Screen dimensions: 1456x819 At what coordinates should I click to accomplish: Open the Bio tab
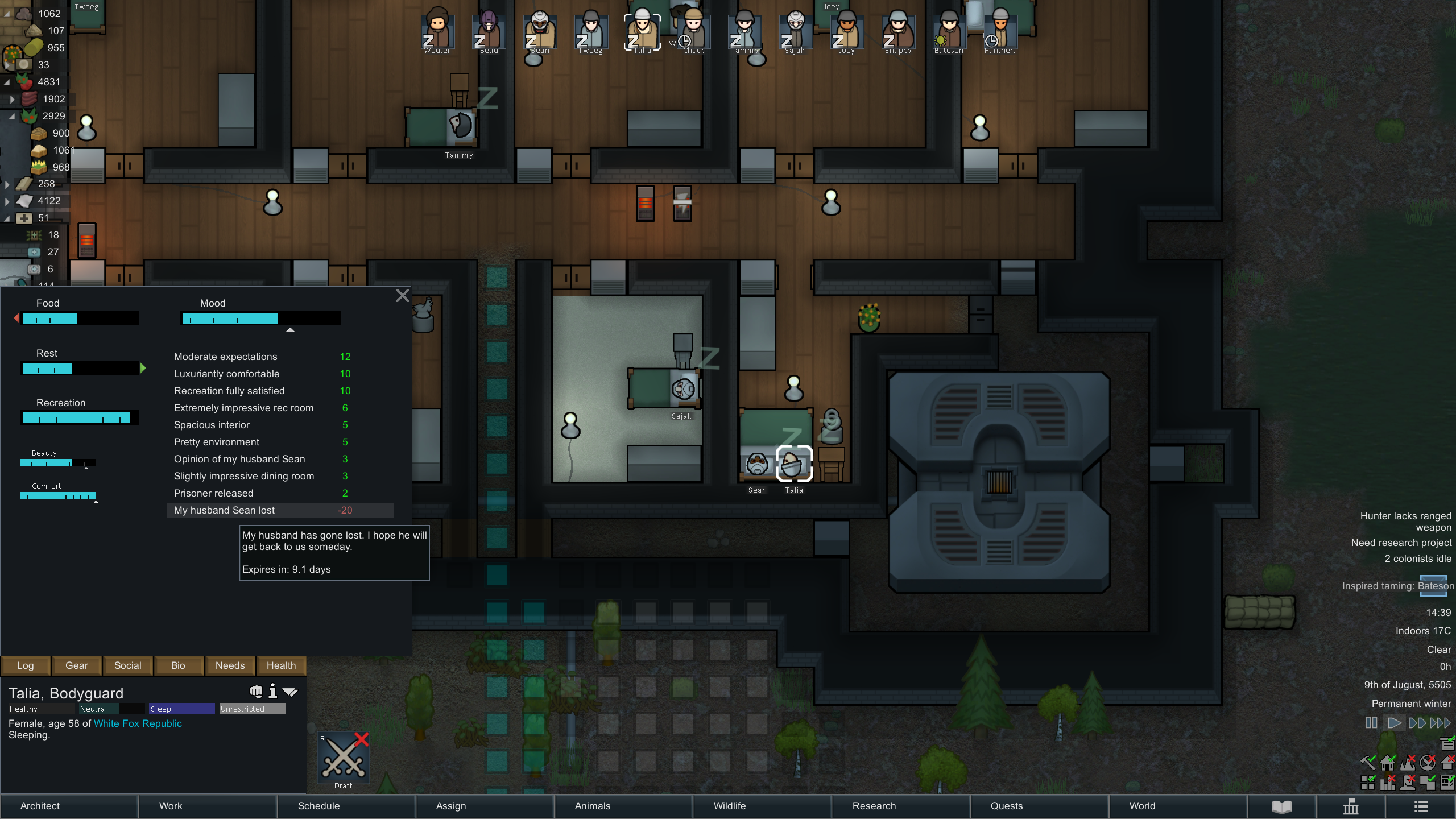pos(178,665)
